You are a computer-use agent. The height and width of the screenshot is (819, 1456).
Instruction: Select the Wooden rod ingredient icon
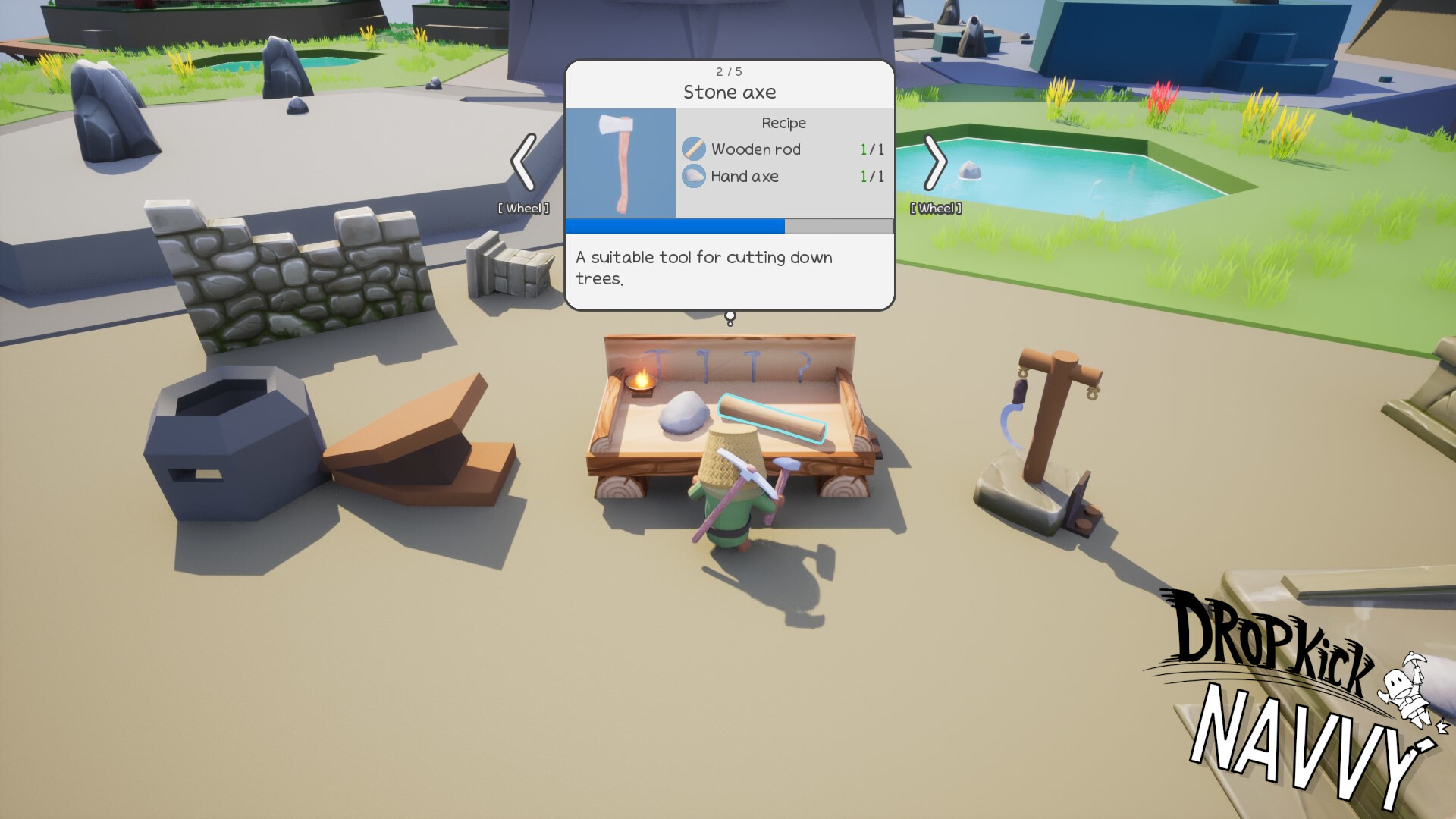[x=695, y=149]
